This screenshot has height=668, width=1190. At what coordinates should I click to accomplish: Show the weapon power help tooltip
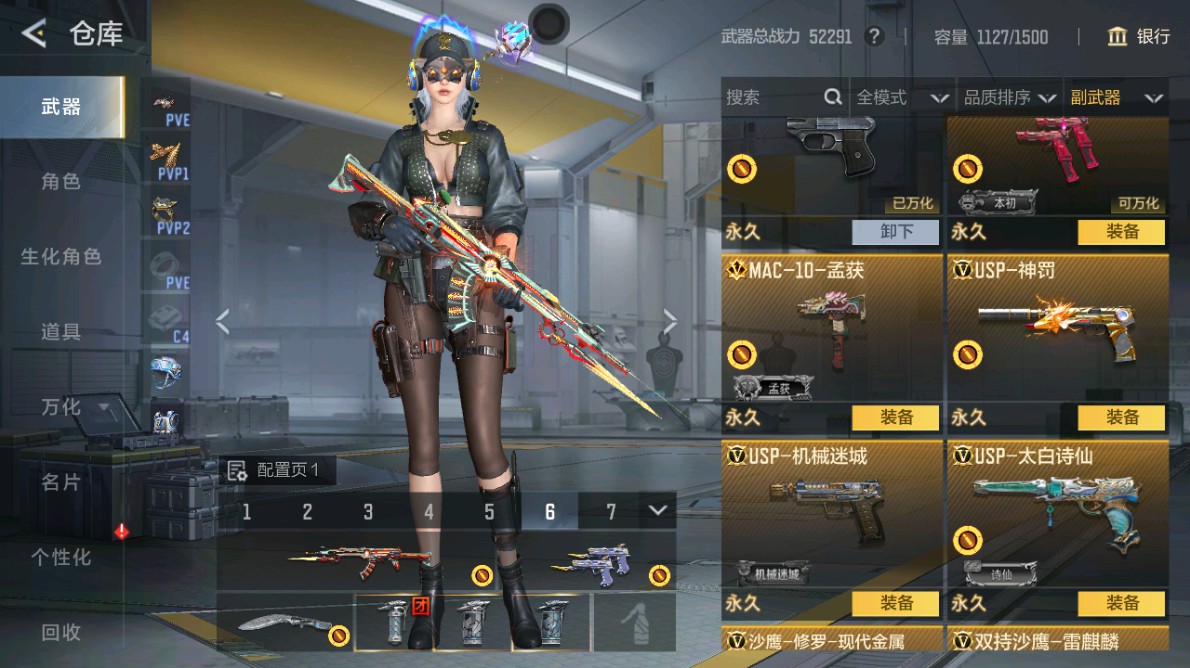(x=875, y=37)
